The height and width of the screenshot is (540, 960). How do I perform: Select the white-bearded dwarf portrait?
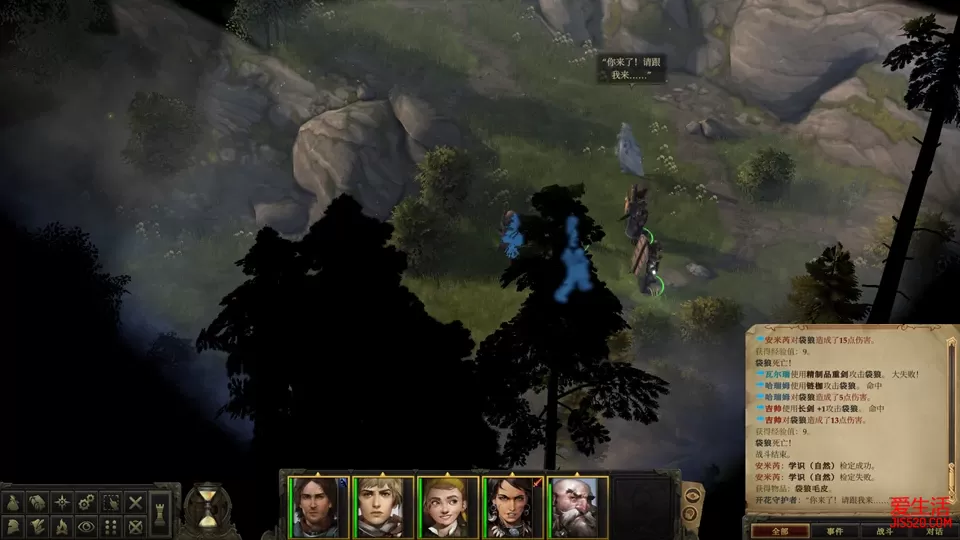pyautogui.click(x=576, y=506)
